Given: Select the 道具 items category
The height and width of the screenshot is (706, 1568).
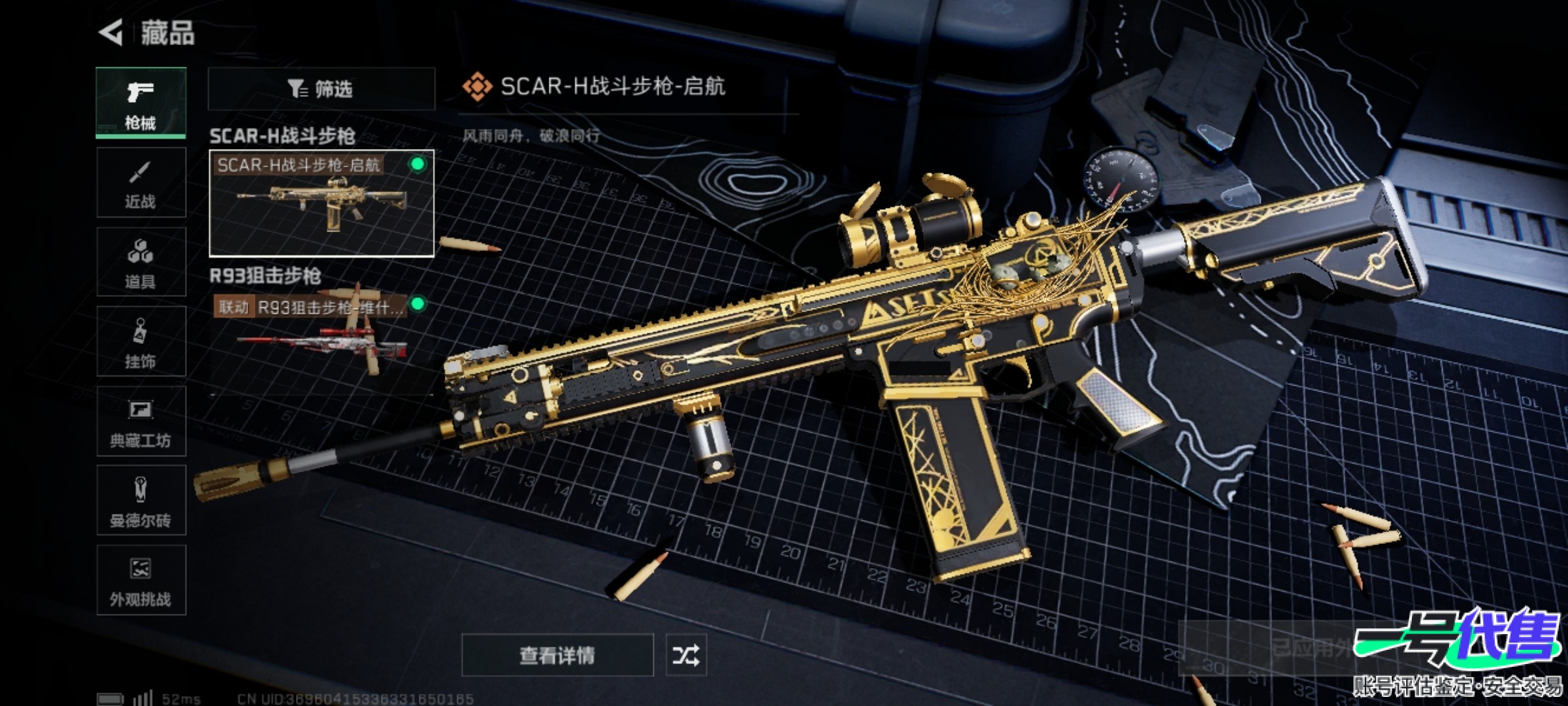Looking at the screenshot, I should click(x=140, y=262).
